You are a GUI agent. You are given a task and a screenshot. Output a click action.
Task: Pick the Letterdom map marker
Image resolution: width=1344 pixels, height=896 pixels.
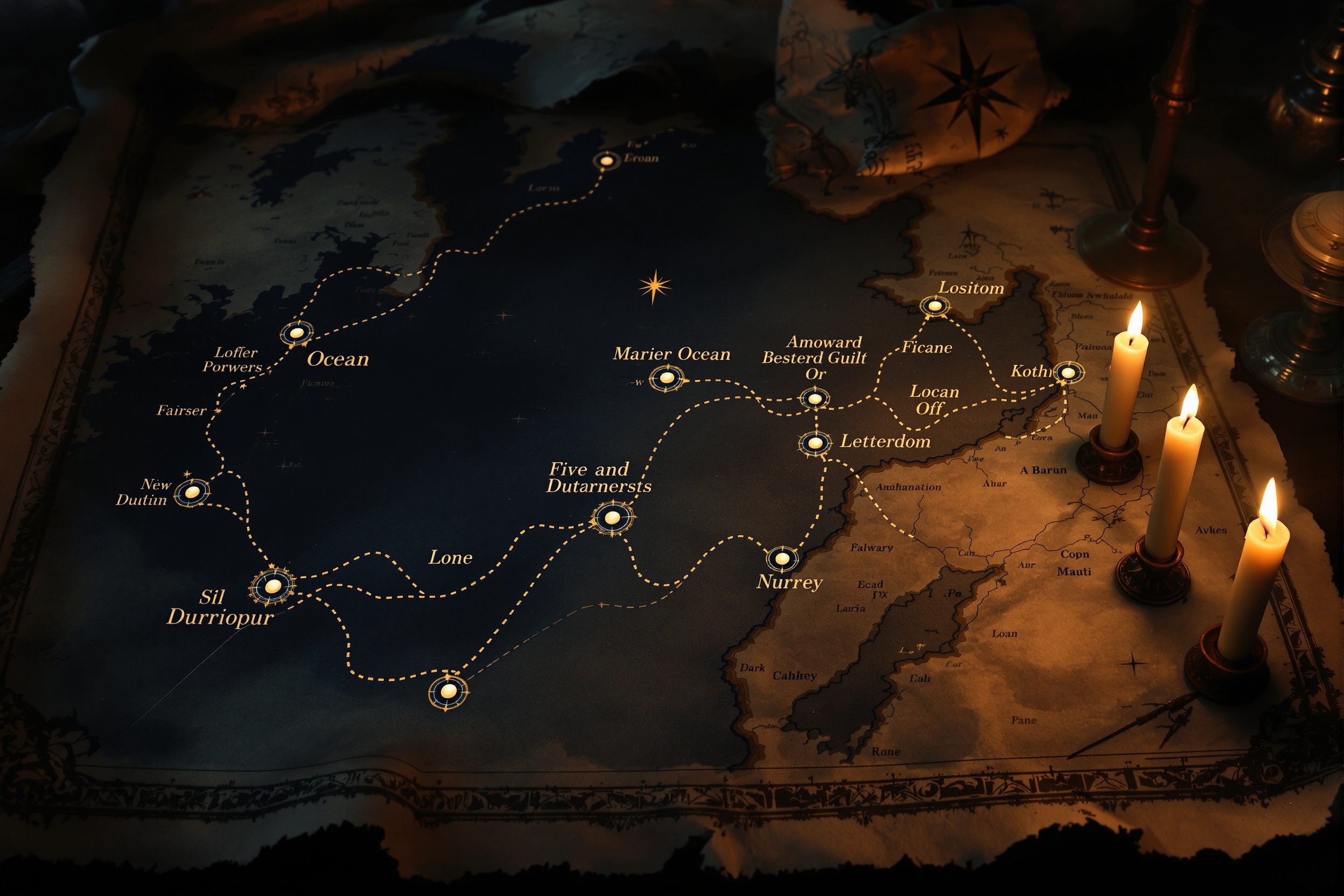pos(815,442)
